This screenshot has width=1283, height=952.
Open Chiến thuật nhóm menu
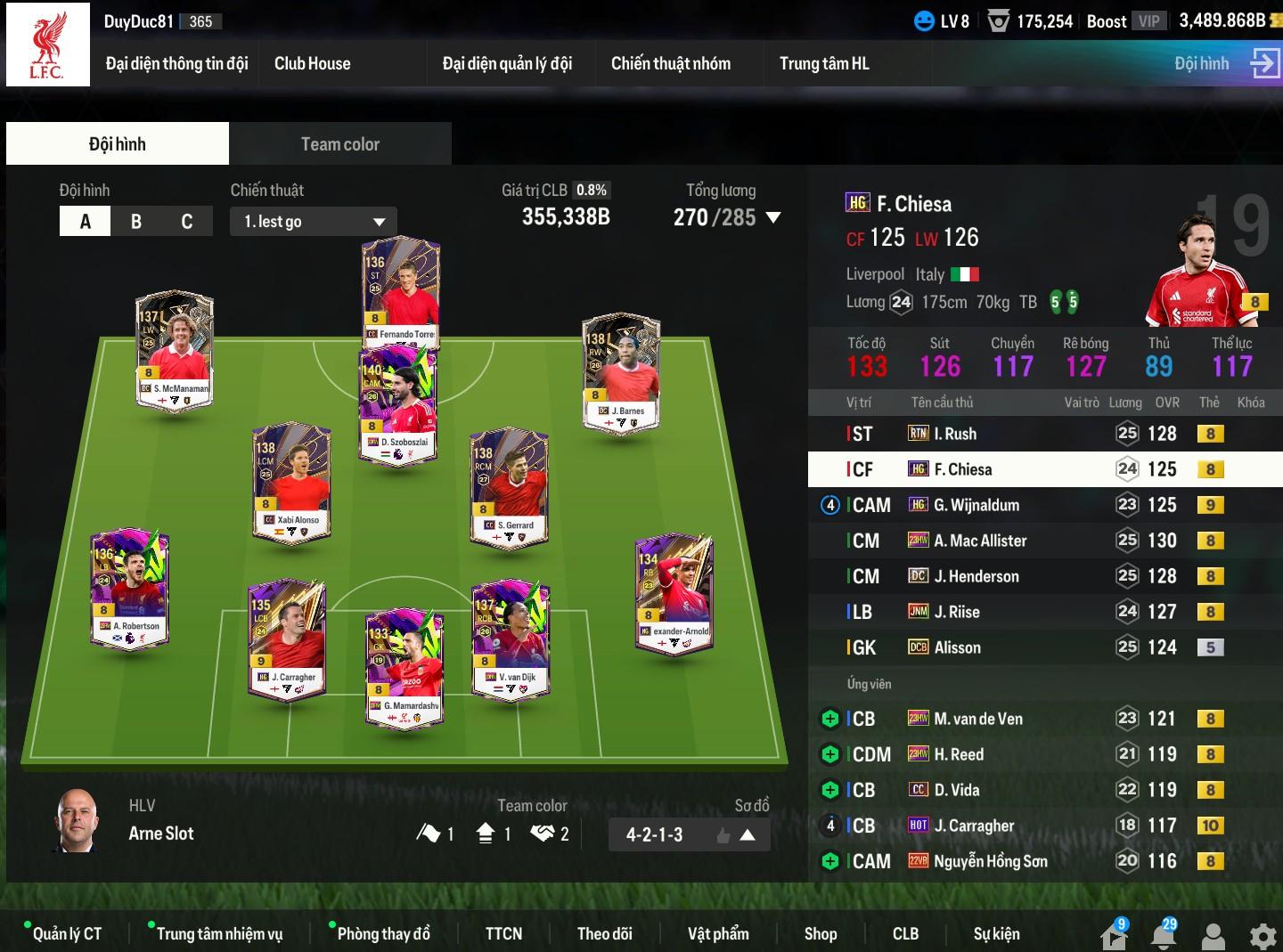tap(670, 63)
